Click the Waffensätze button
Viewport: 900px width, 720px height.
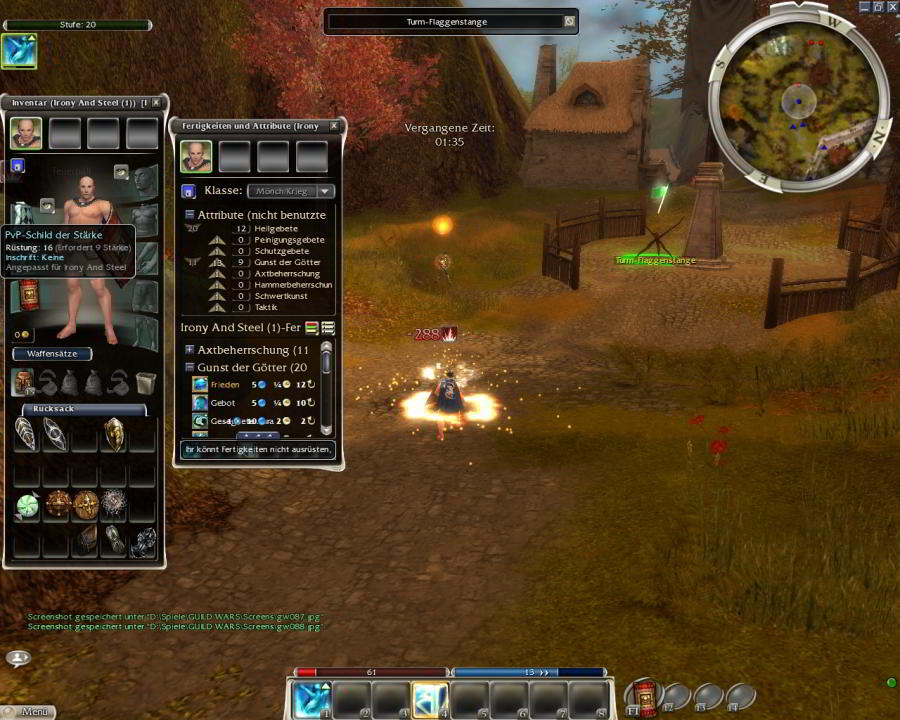(x=52, y=354)
